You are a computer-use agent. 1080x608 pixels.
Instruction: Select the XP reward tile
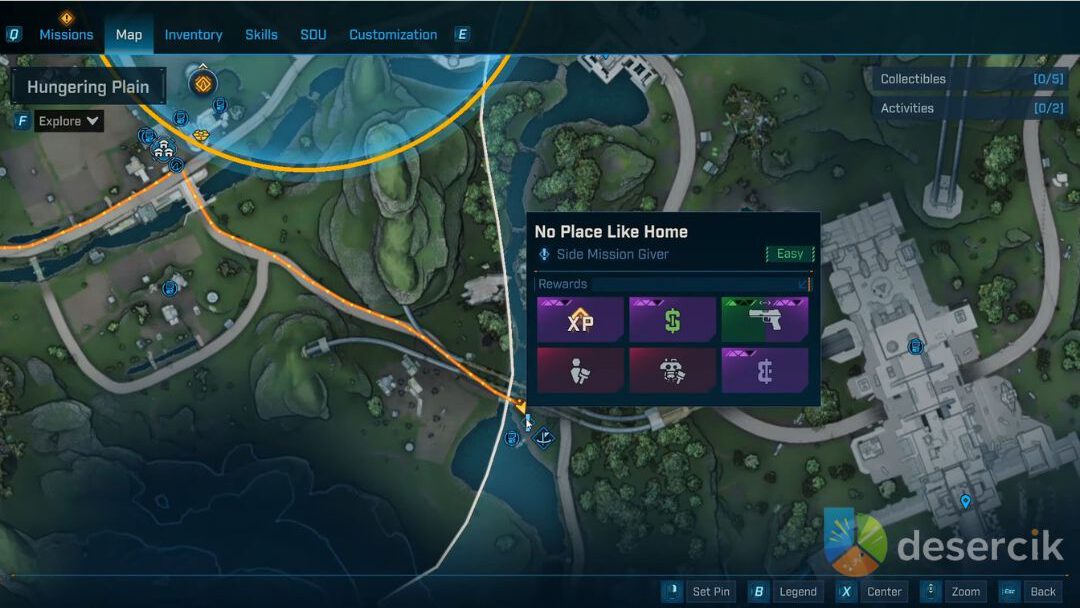click(580, 320)
